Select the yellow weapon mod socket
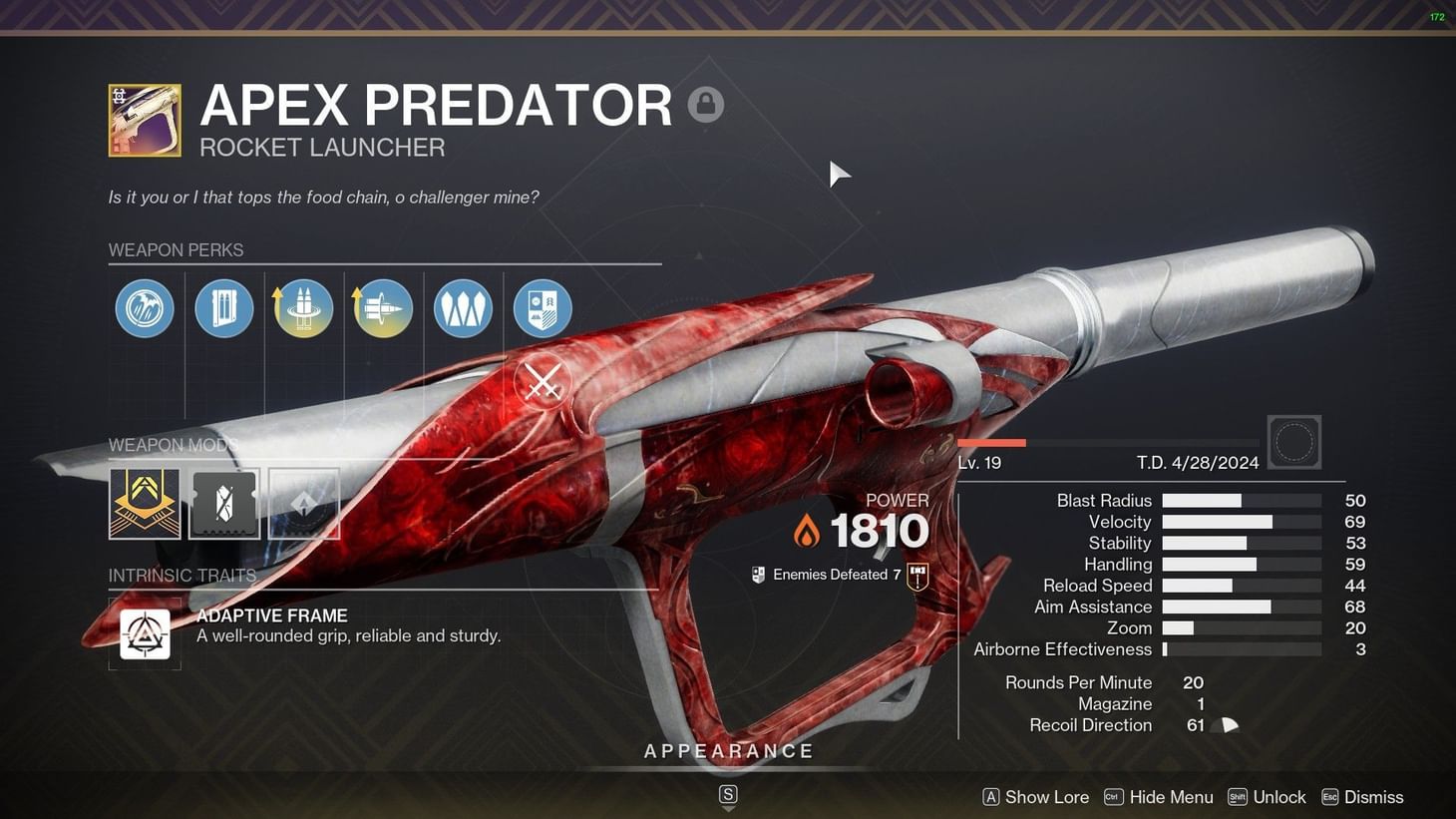Screen dimensions: 1456x819 click(x=145, y=503)
